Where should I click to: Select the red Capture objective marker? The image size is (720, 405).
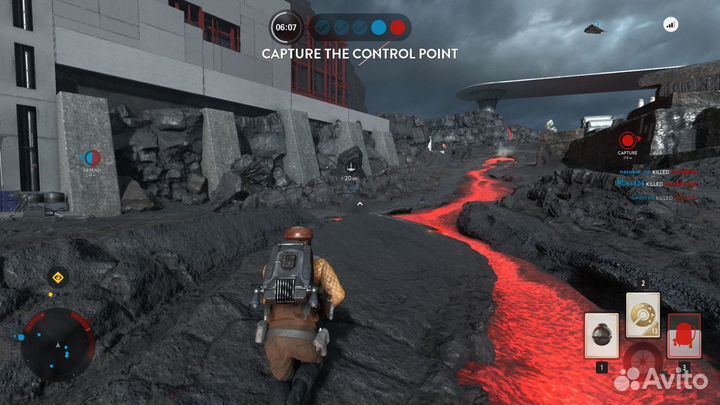click(628, 139)
